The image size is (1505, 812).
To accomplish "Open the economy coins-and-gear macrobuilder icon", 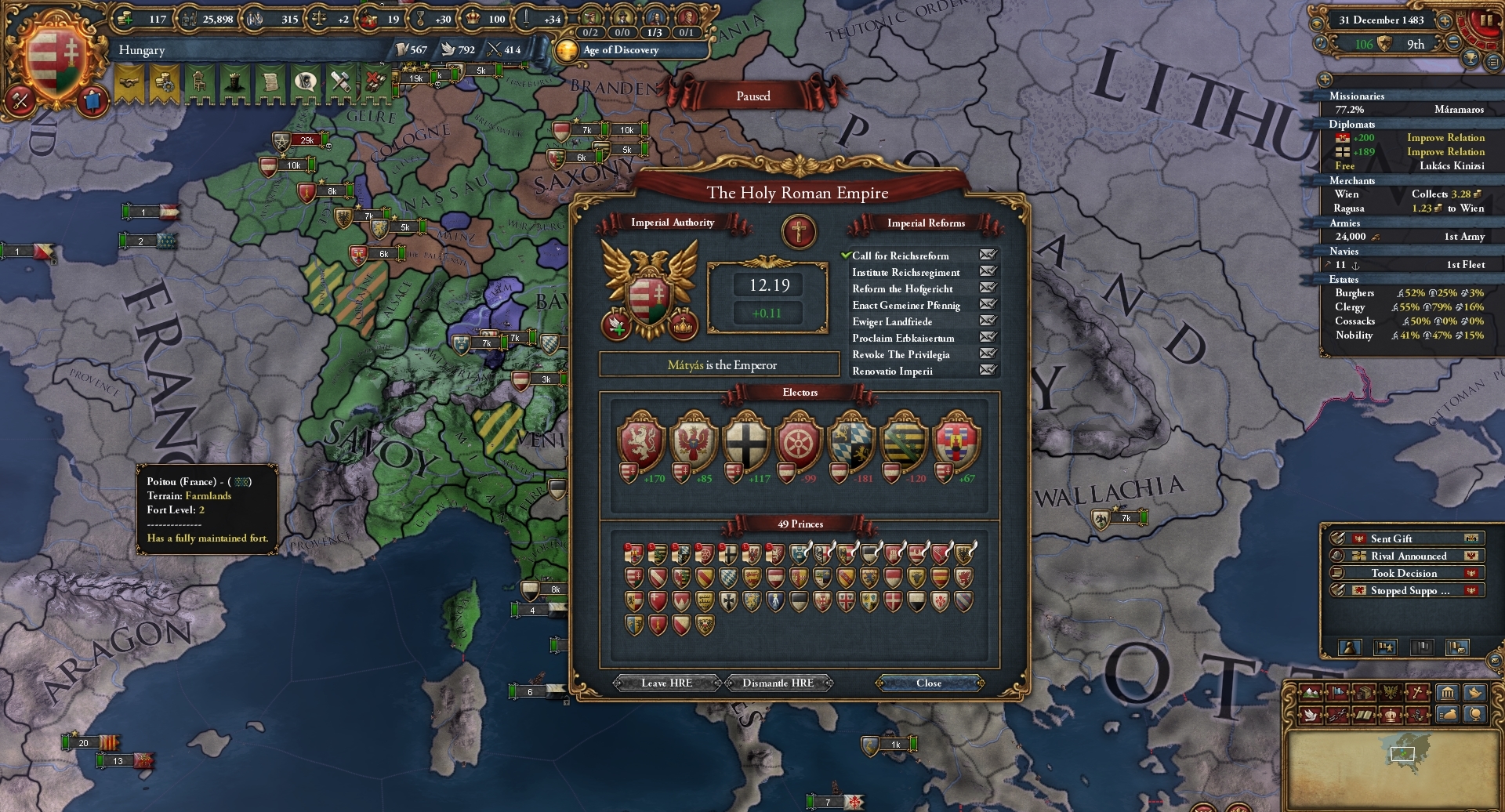I will coord(165,83).
